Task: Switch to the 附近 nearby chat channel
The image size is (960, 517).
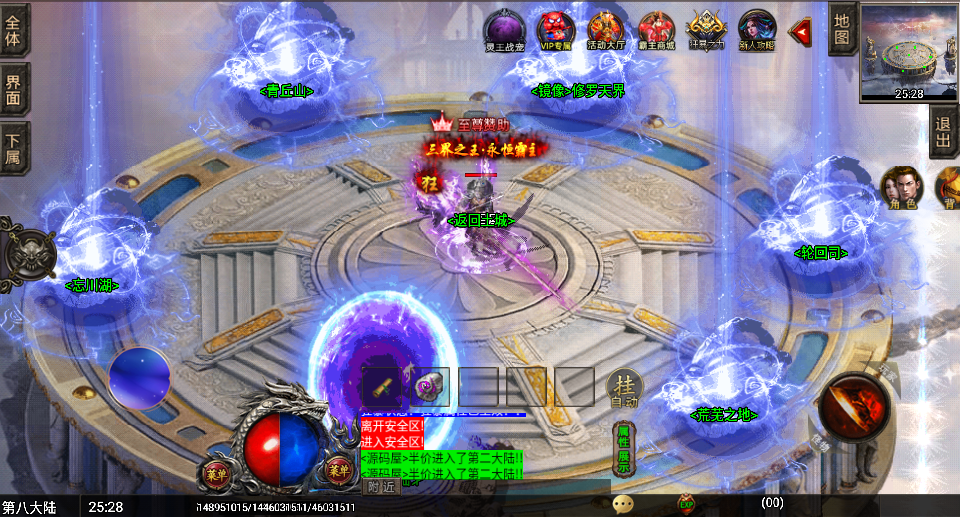Action: pos(380,487)
